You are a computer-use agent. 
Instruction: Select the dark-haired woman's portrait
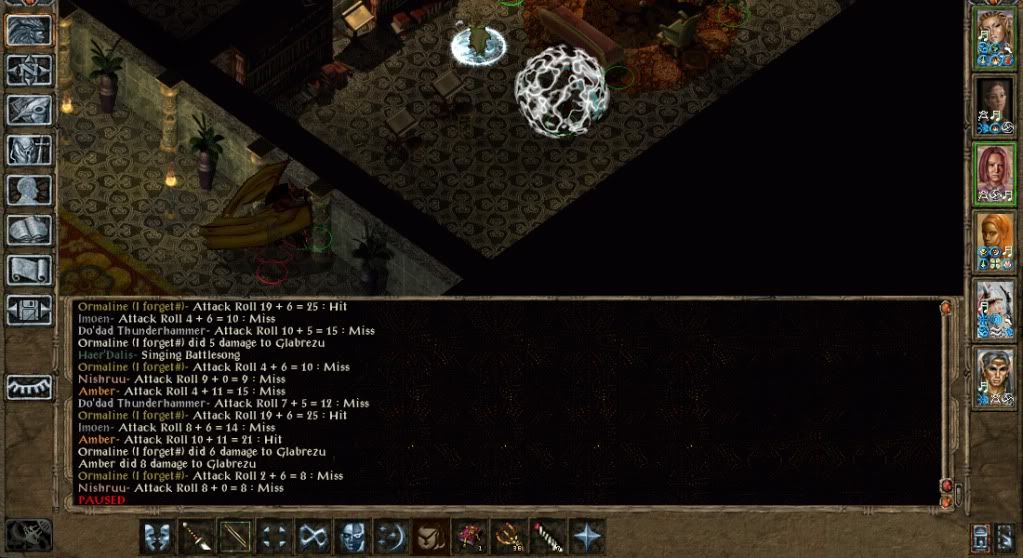click(995, 106)
